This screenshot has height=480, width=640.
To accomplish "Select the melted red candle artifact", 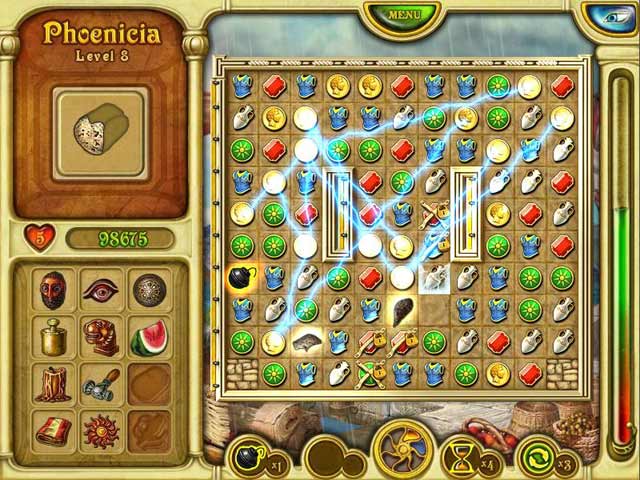I will (54, 383).
